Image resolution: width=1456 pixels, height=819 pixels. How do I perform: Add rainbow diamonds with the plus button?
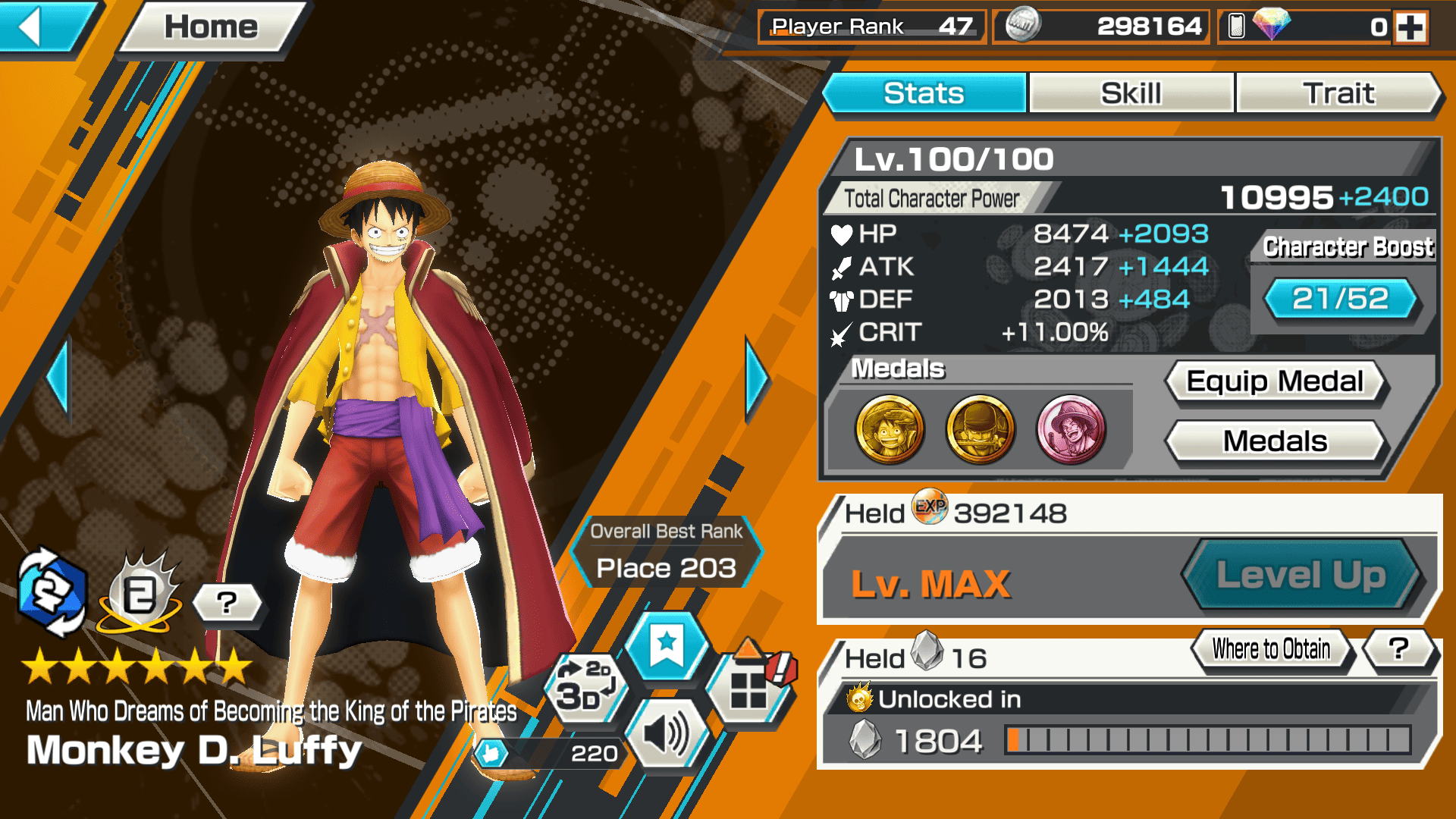tap(1410, 27)
